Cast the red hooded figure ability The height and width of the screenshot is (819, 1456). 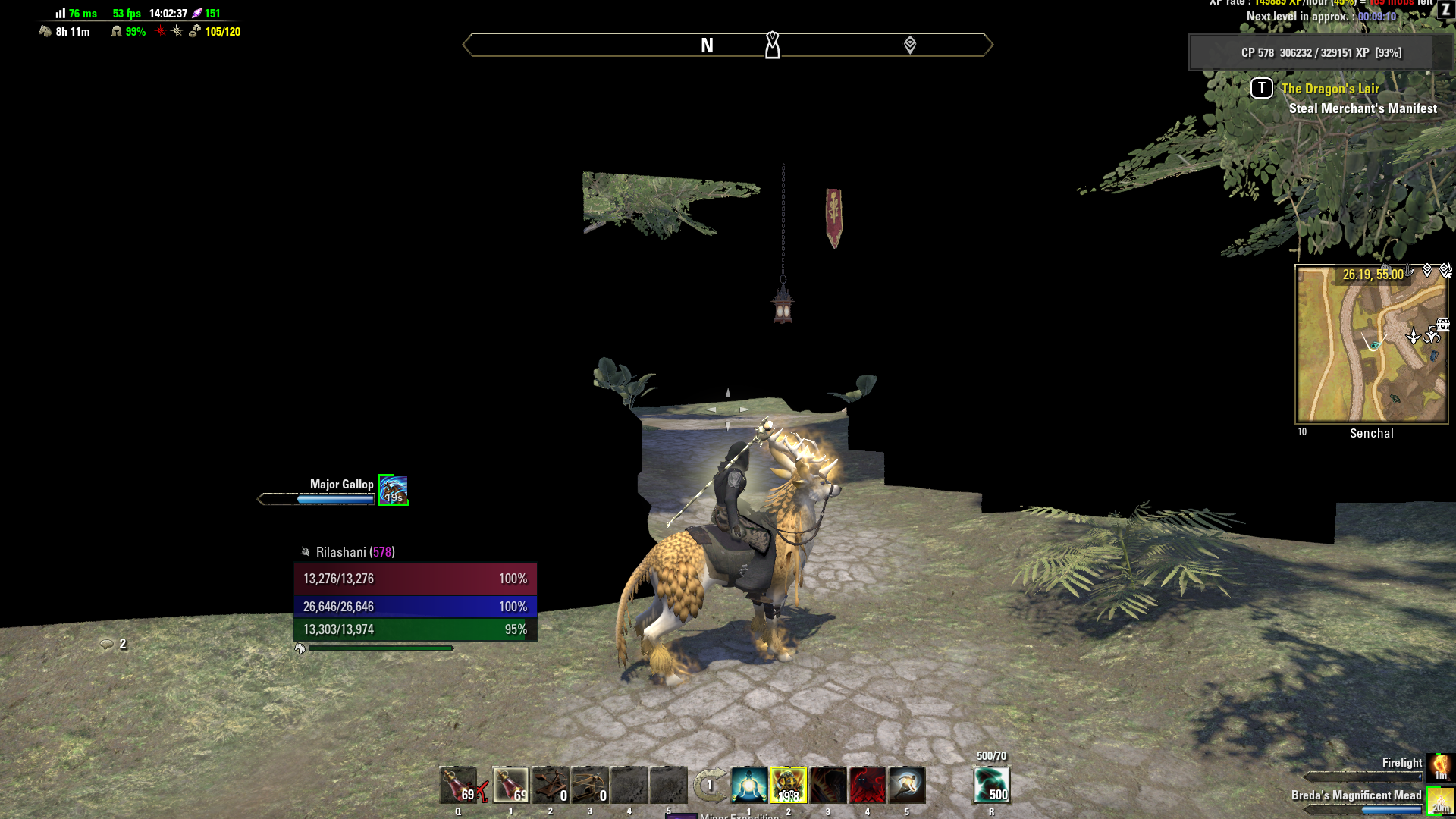[x=868, y=785]
